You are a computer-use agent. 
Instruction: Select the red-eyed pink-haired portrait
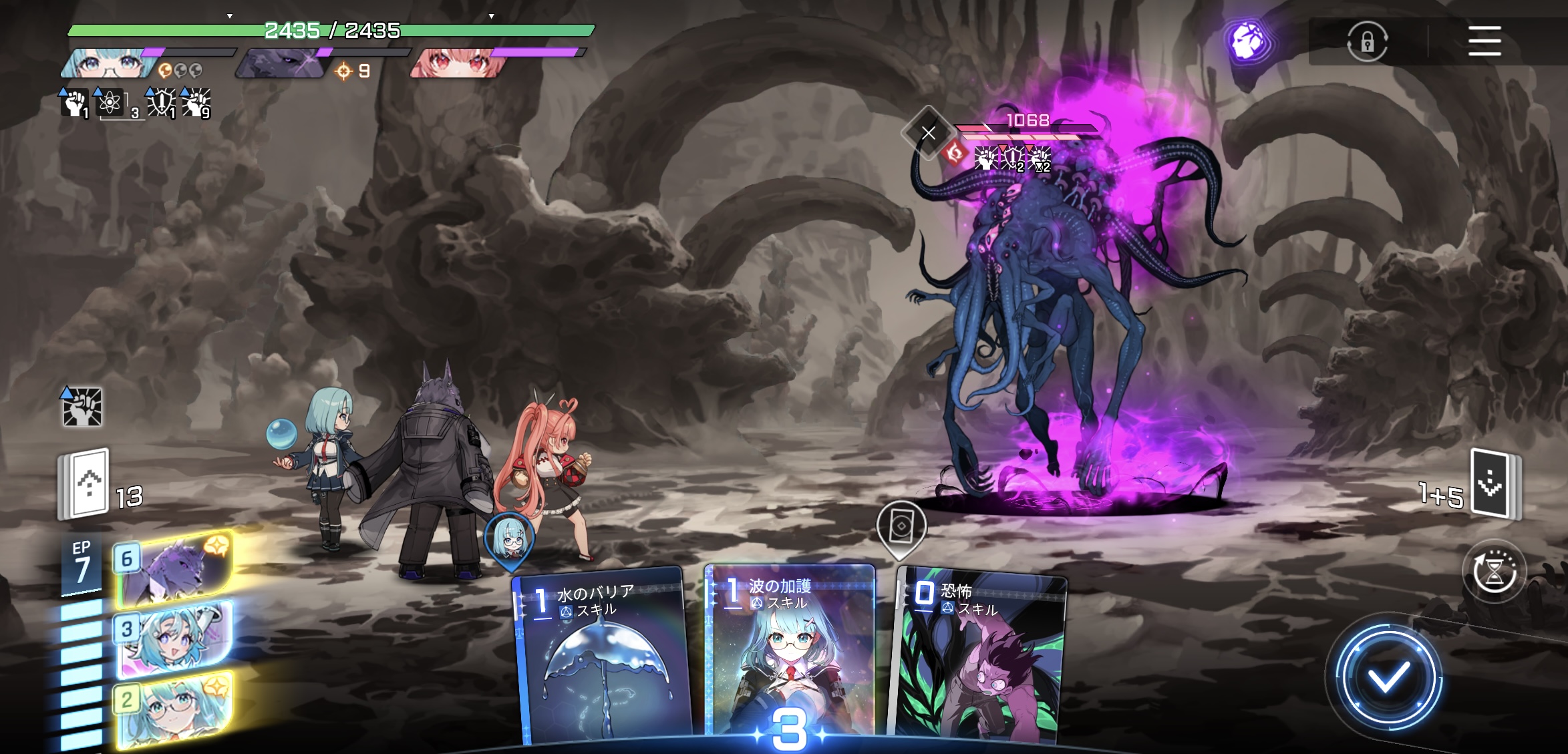(457, 64)
